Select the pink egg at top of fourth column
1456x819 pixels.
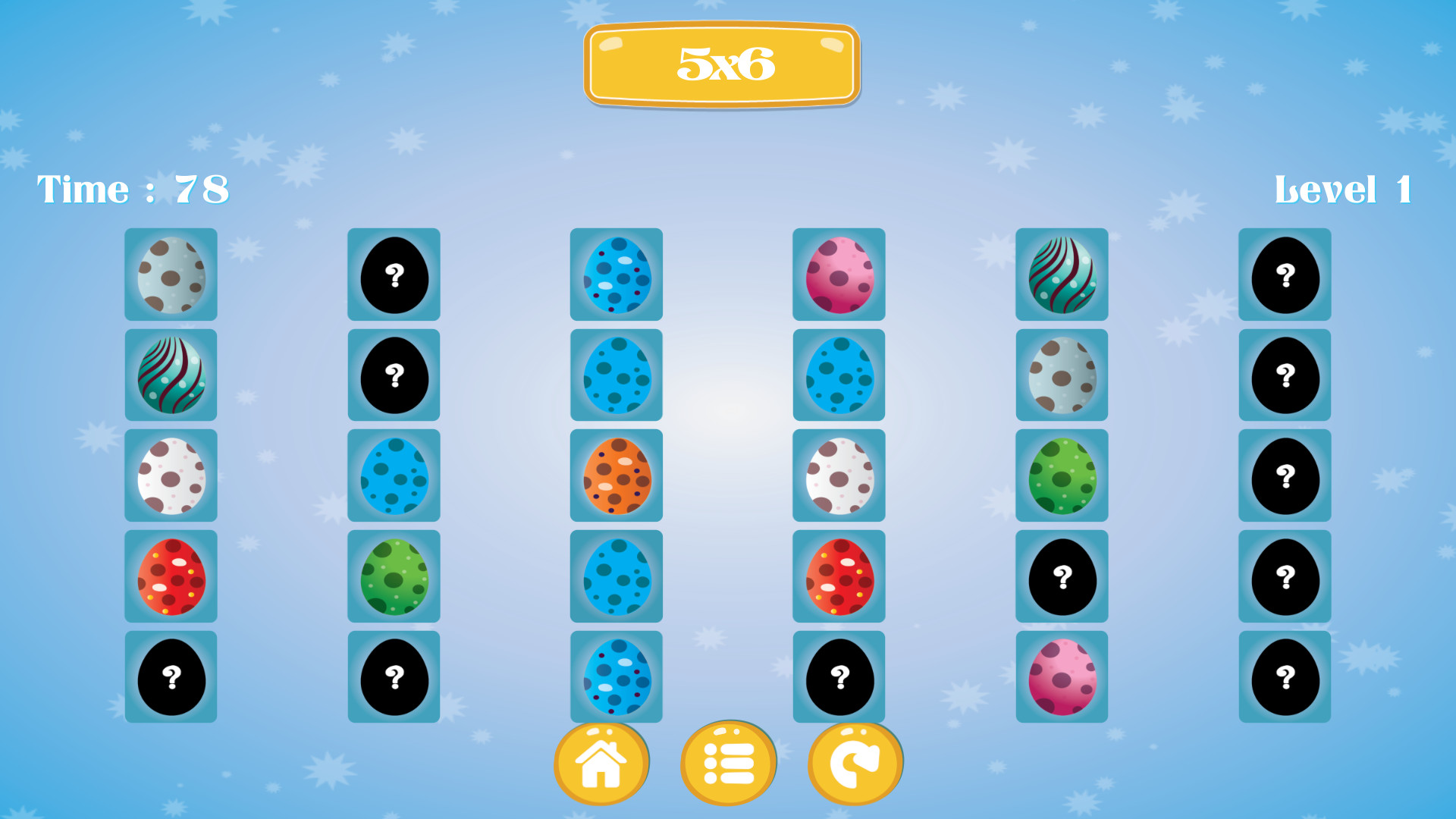(839, 275)
